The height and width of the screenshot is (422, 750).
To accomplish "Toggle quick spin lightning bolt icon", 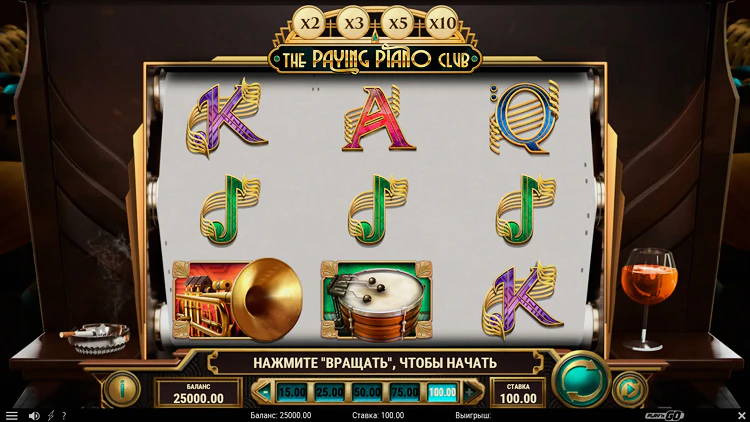I will click(50, 415).
